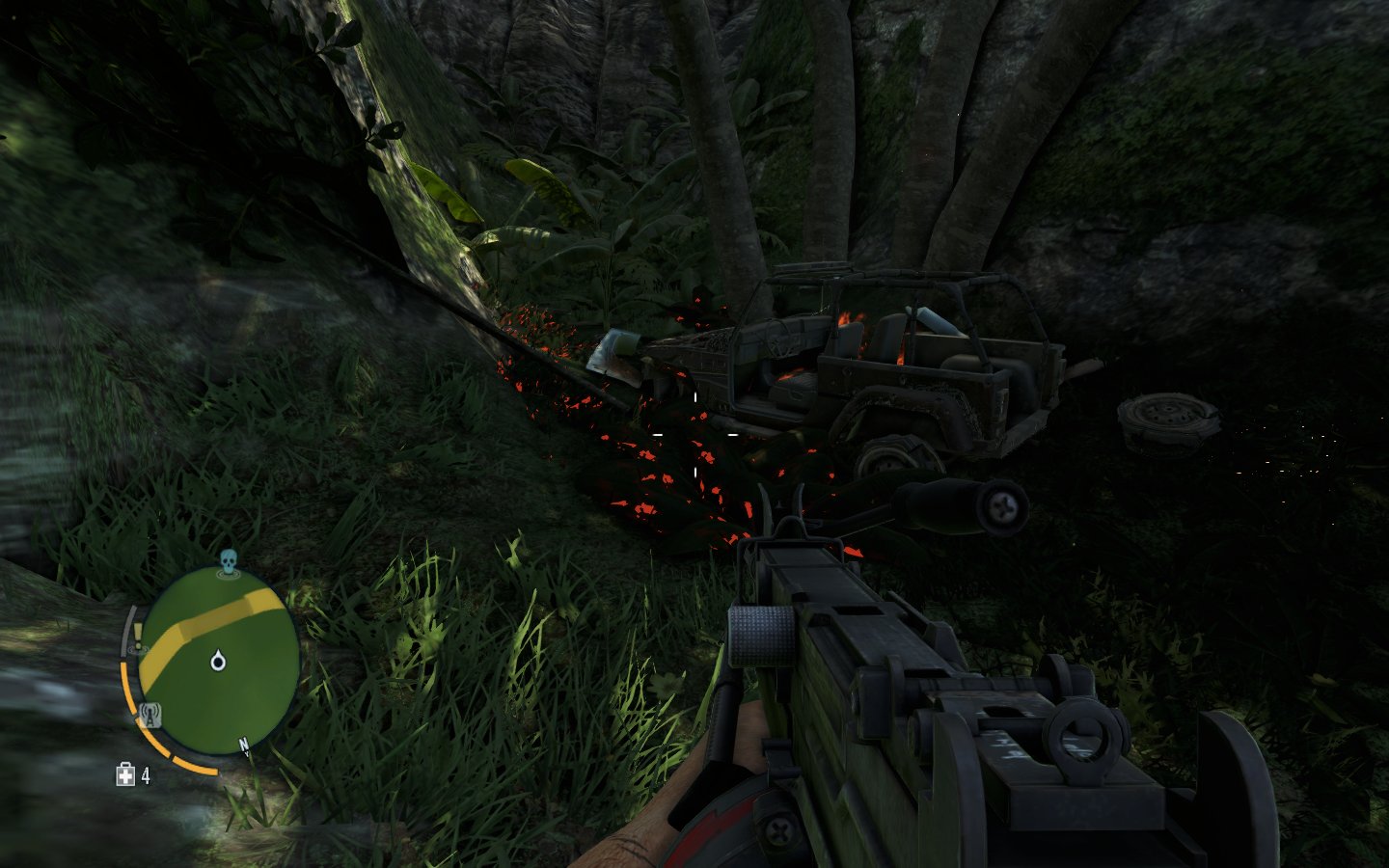Click the white player arrow on minimap
This screenshot has width=1389, height=868.
point(218,661)
